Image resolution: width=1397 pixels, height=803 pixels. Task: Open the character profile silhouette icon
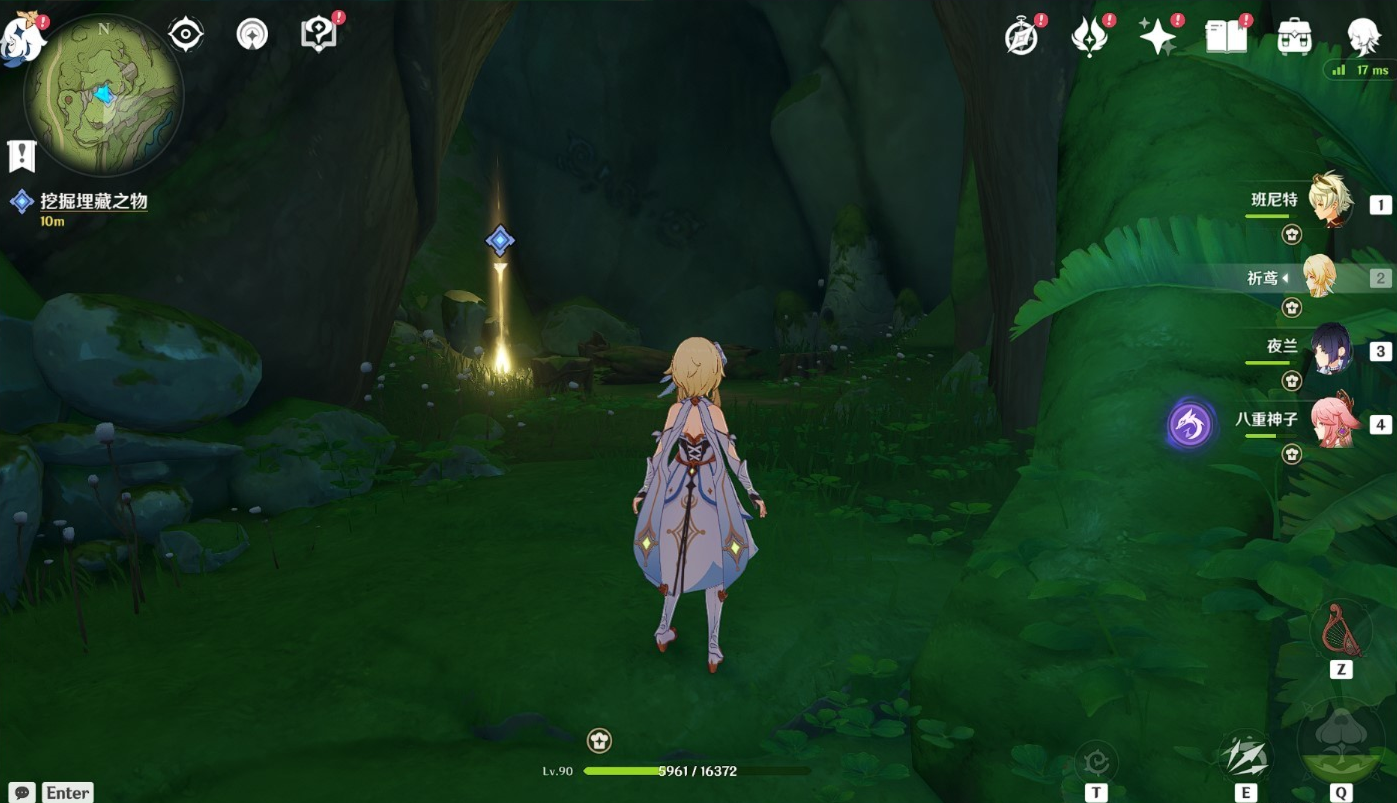pos(1361,38)
